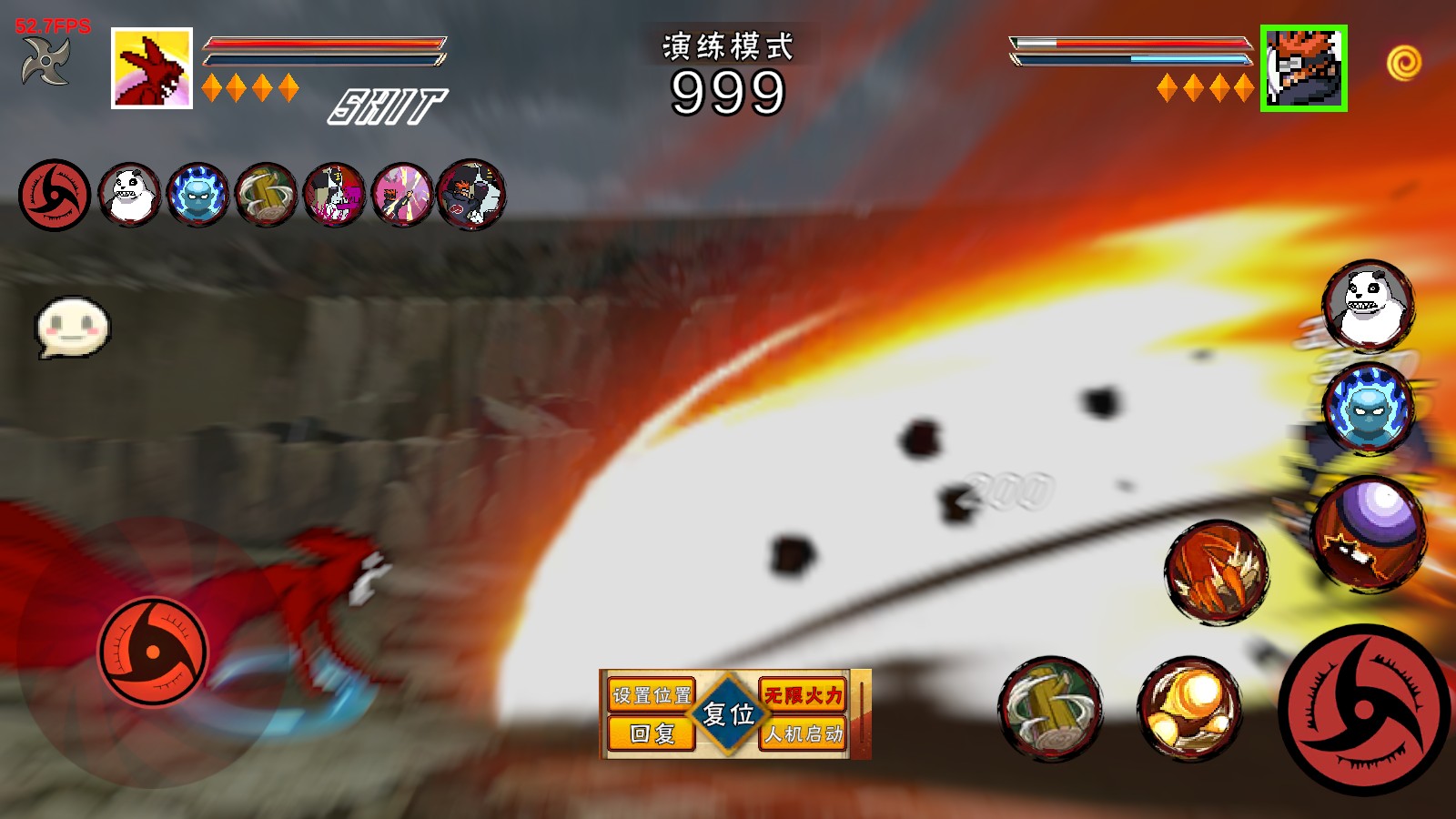The width and height of the screenshot is (1456, 819).
Task: Activate the purple orb skill
Action: (1369, 531)
